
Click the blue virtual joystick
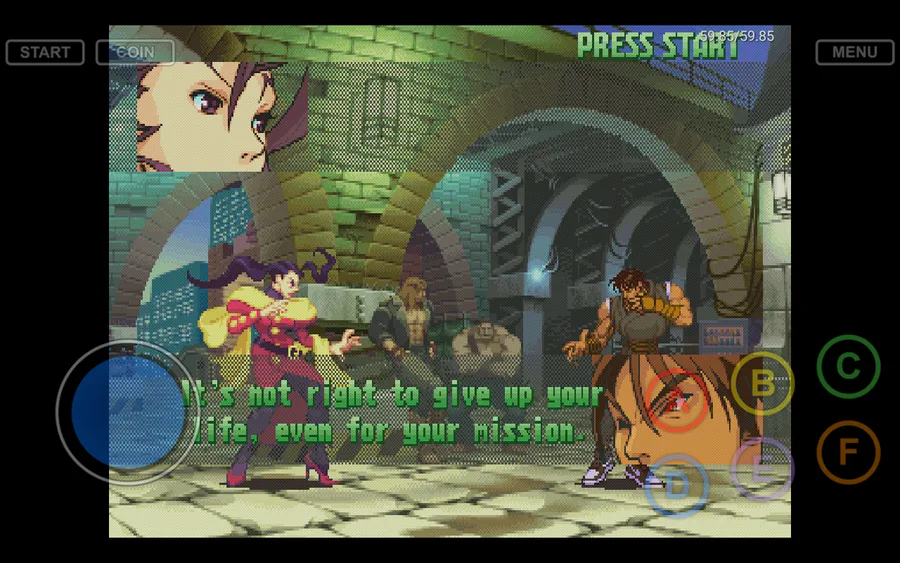(127, 412)
